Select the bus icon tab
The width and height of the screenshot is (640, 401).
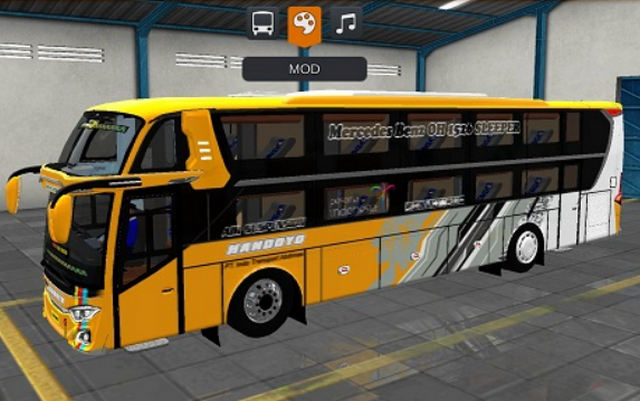[262, 24]
